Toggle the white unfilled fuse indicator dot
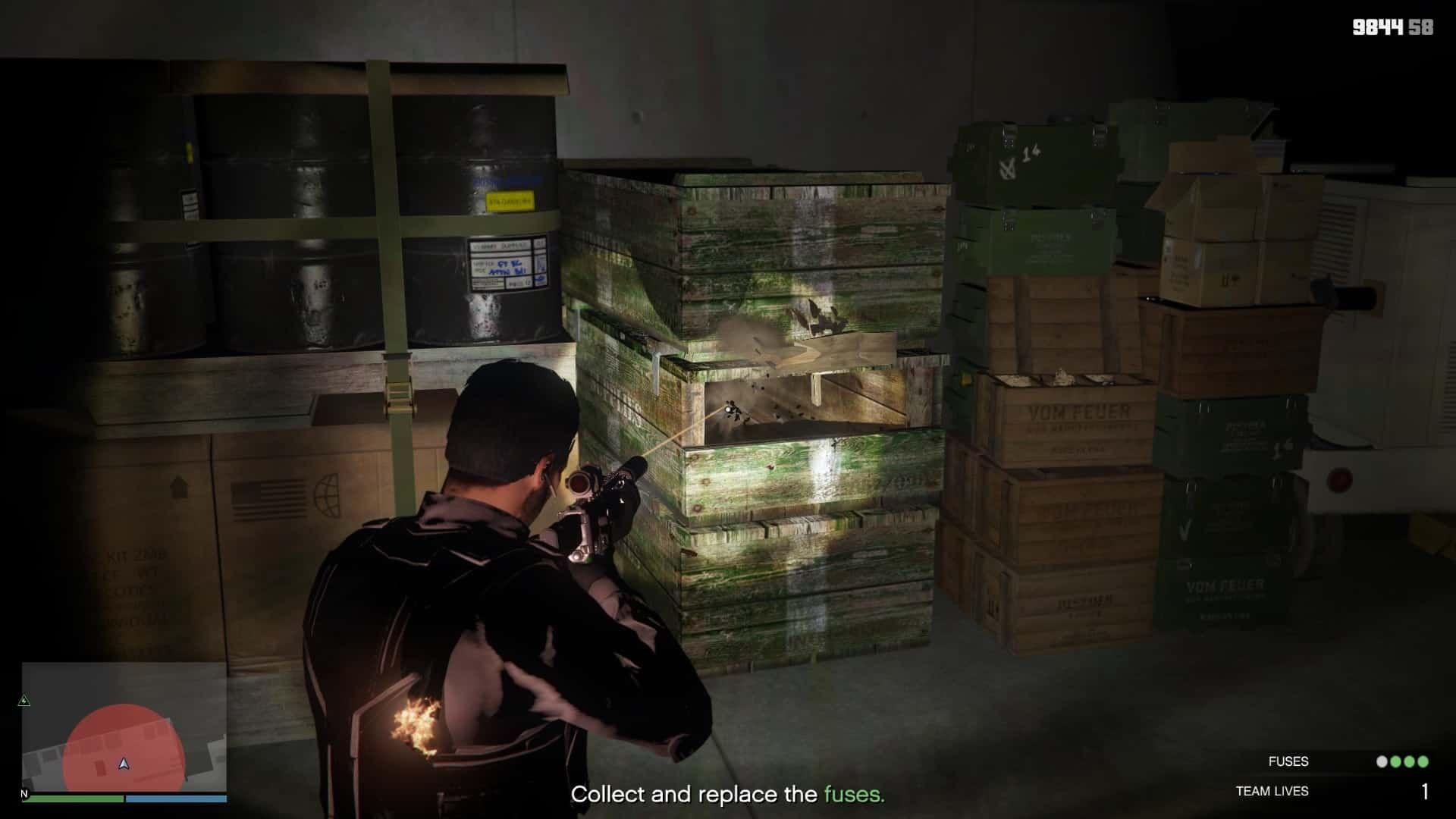This screenshot has height=819, width=1456. coord(1382,761)
